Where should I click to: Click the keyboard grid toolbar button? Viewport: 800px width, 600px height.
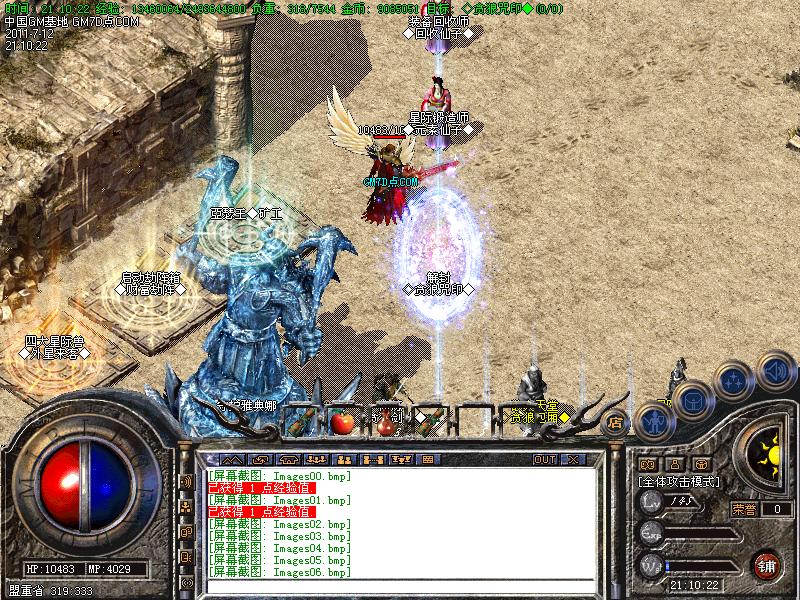(427, 459)
